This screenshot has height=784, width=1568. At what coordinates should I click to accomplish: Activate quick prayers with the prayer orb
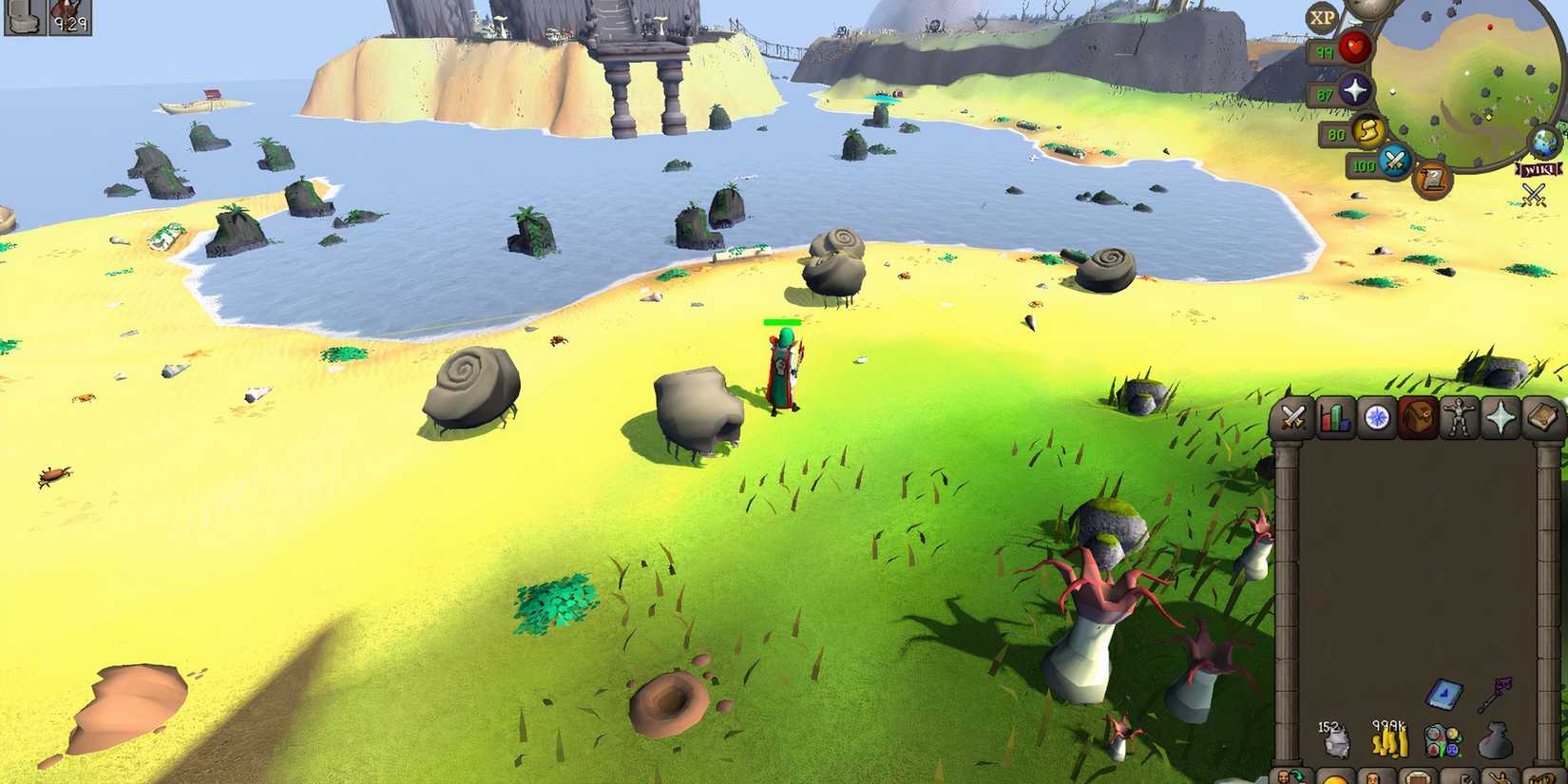[1355, 88]
